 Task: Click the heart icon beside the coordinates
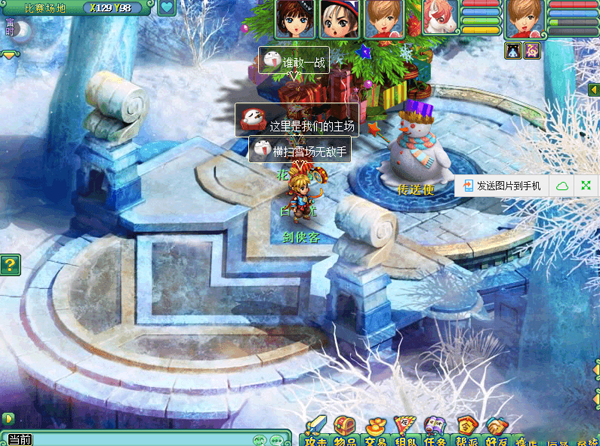pyautogui.click(x=167, y=9)
